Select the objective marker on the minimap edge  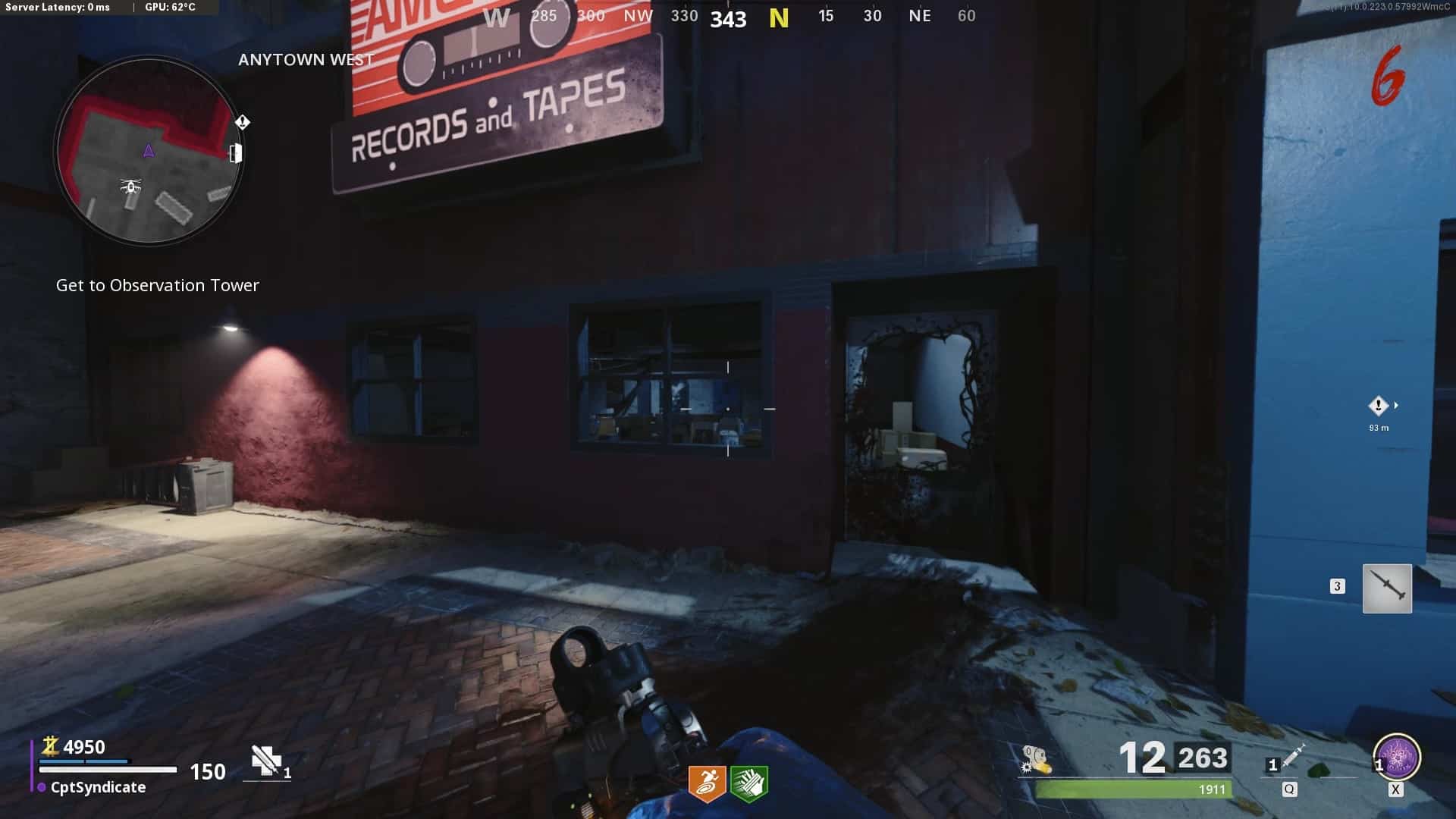(242, 122)
